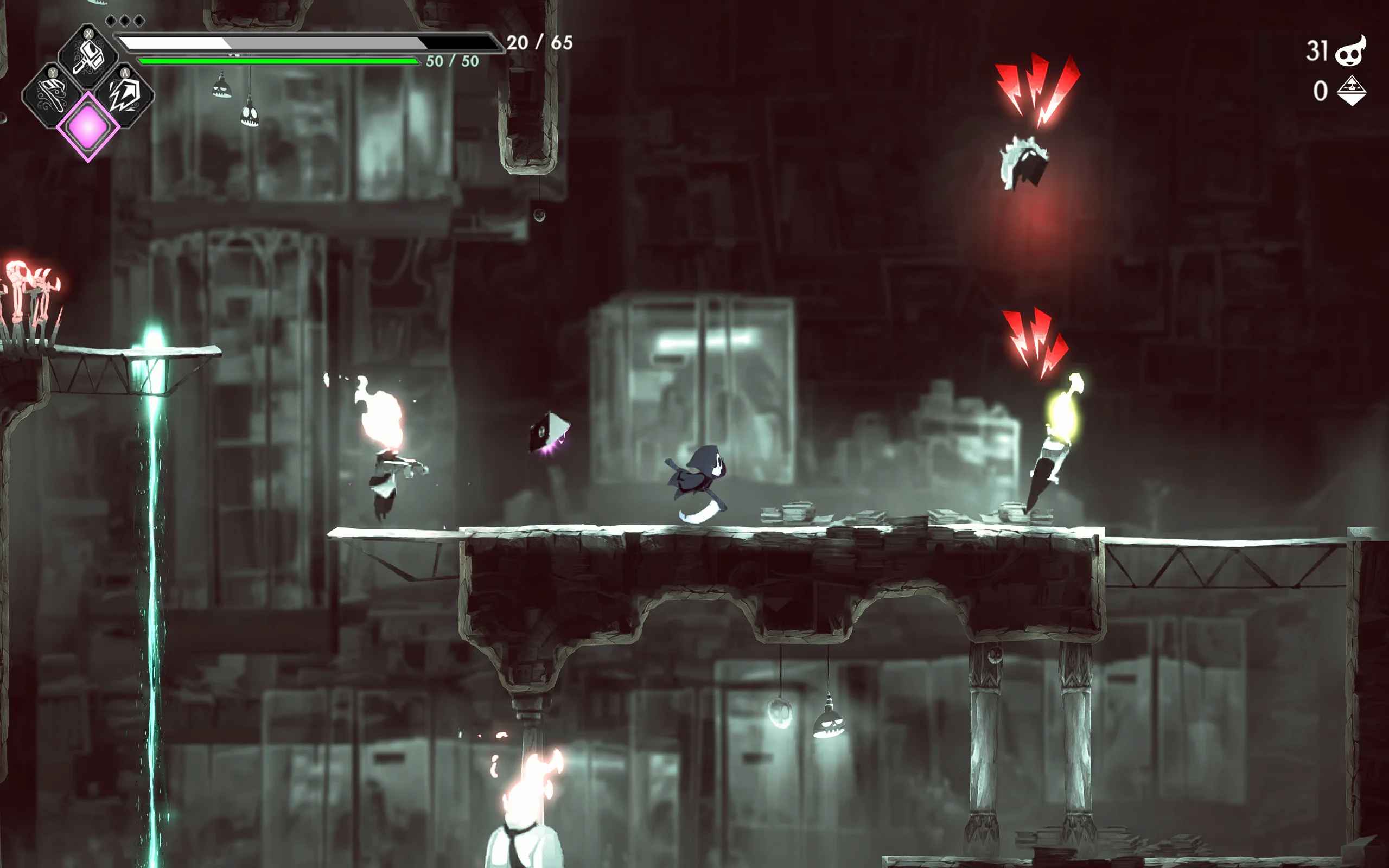This screenshot has height=868, width=1389.
Task: Select the hammer weapon slot
Action: 88,56
